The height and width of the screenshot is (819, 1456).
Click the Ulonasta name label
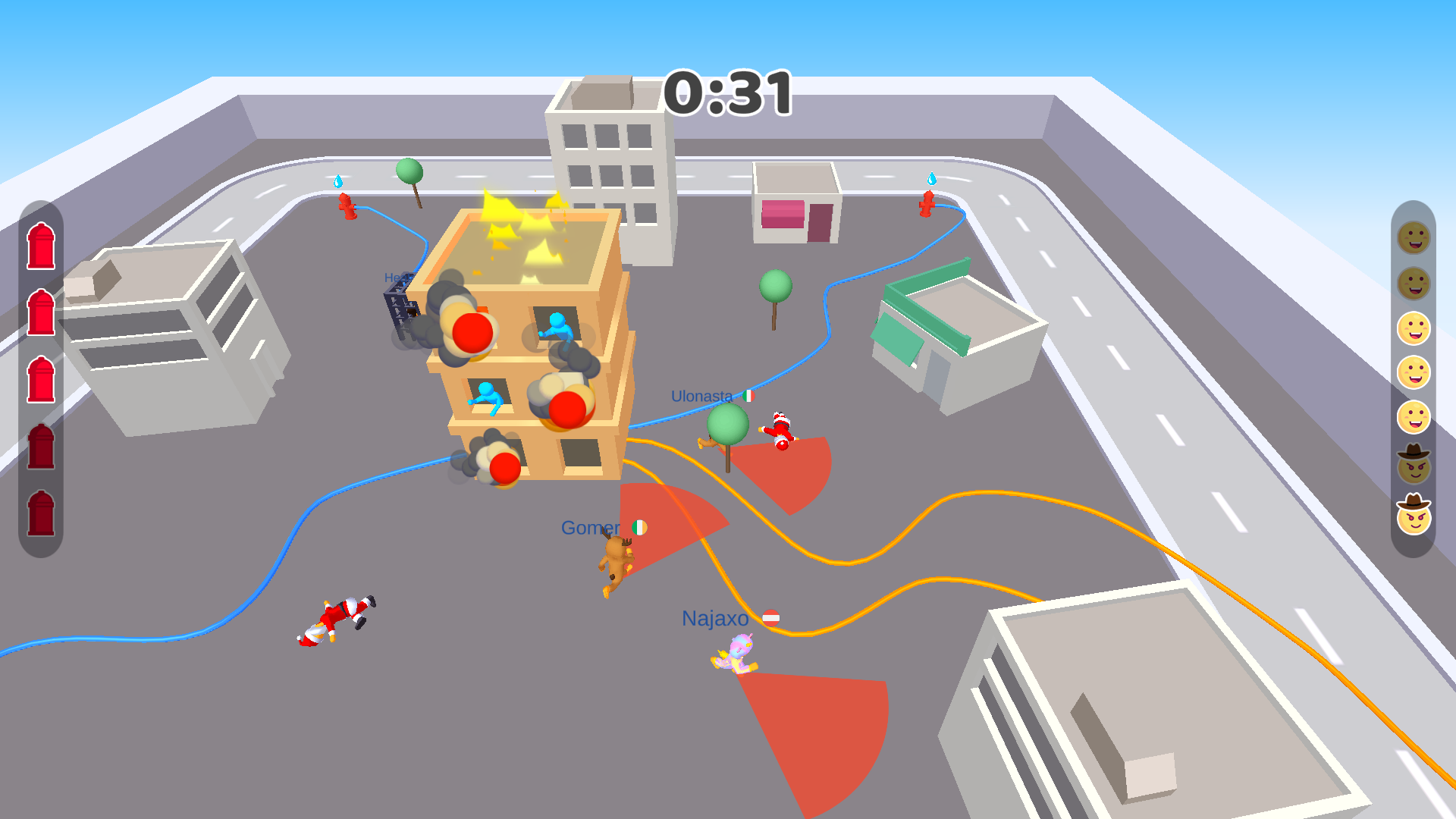[x=701, y=395]
